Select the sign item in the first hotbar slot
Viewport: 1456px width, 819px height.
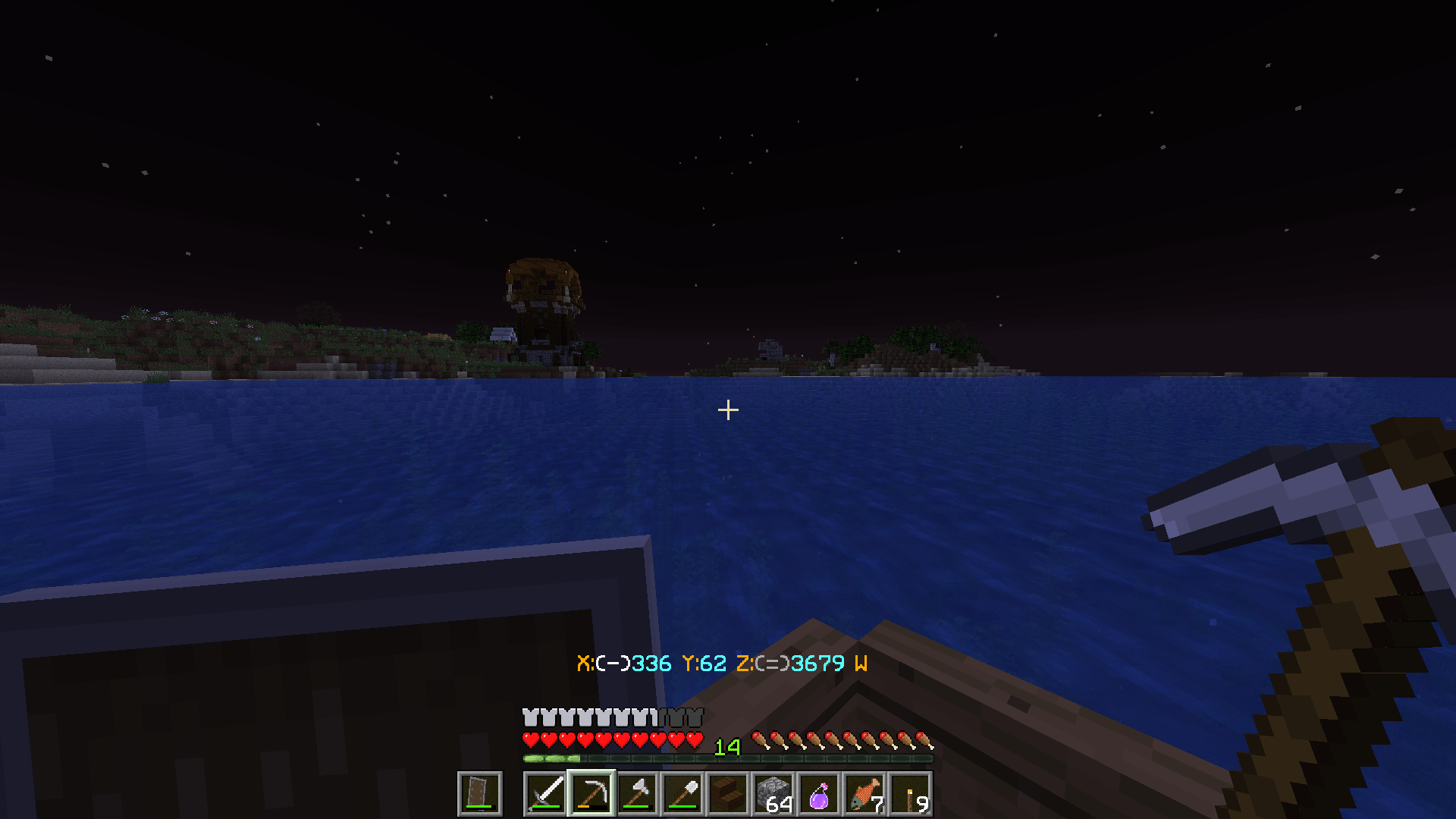[x=479, y=793]
